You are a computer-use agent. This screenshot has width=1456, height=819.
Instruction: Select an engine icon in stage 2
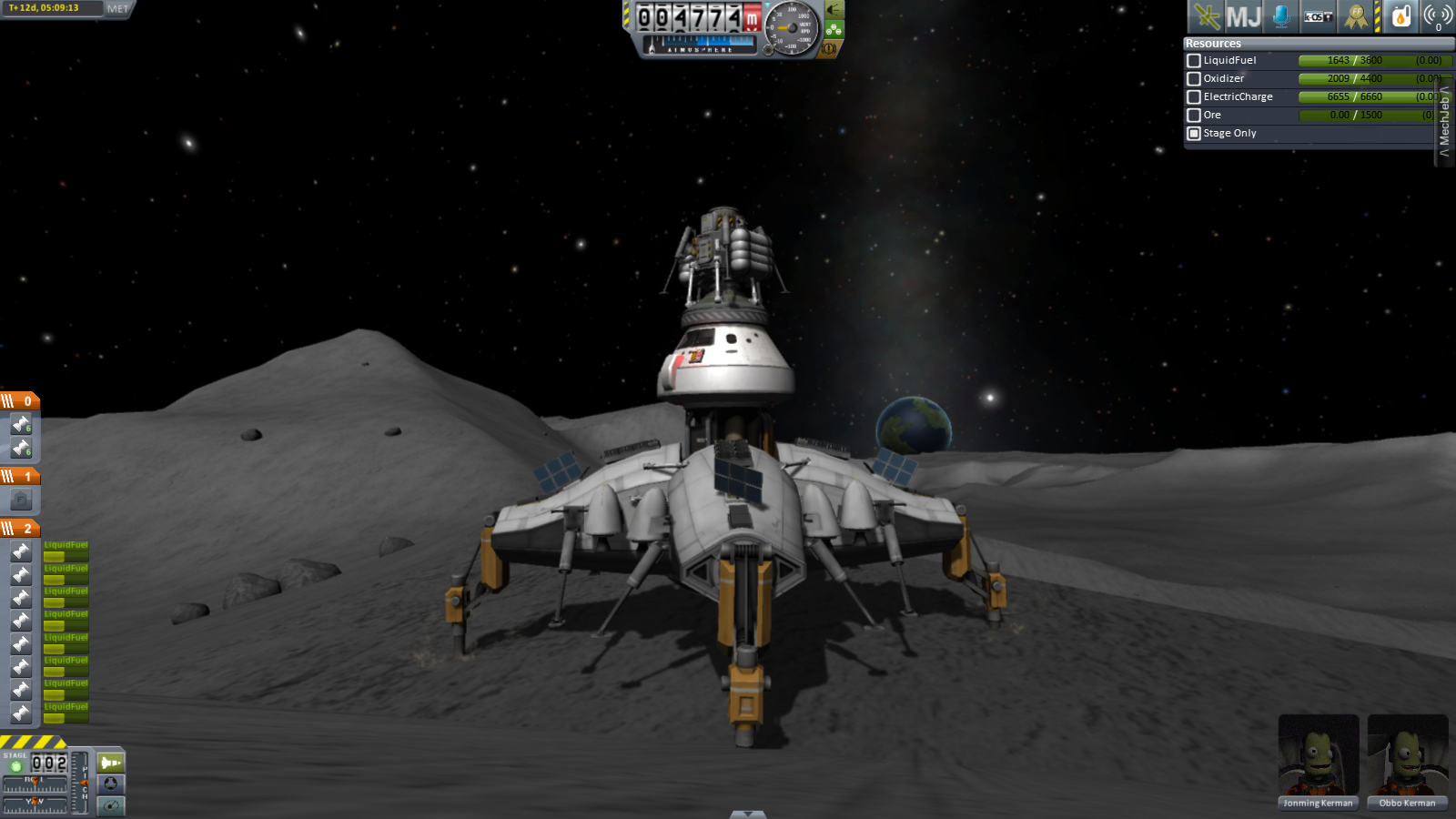[20, 550]
